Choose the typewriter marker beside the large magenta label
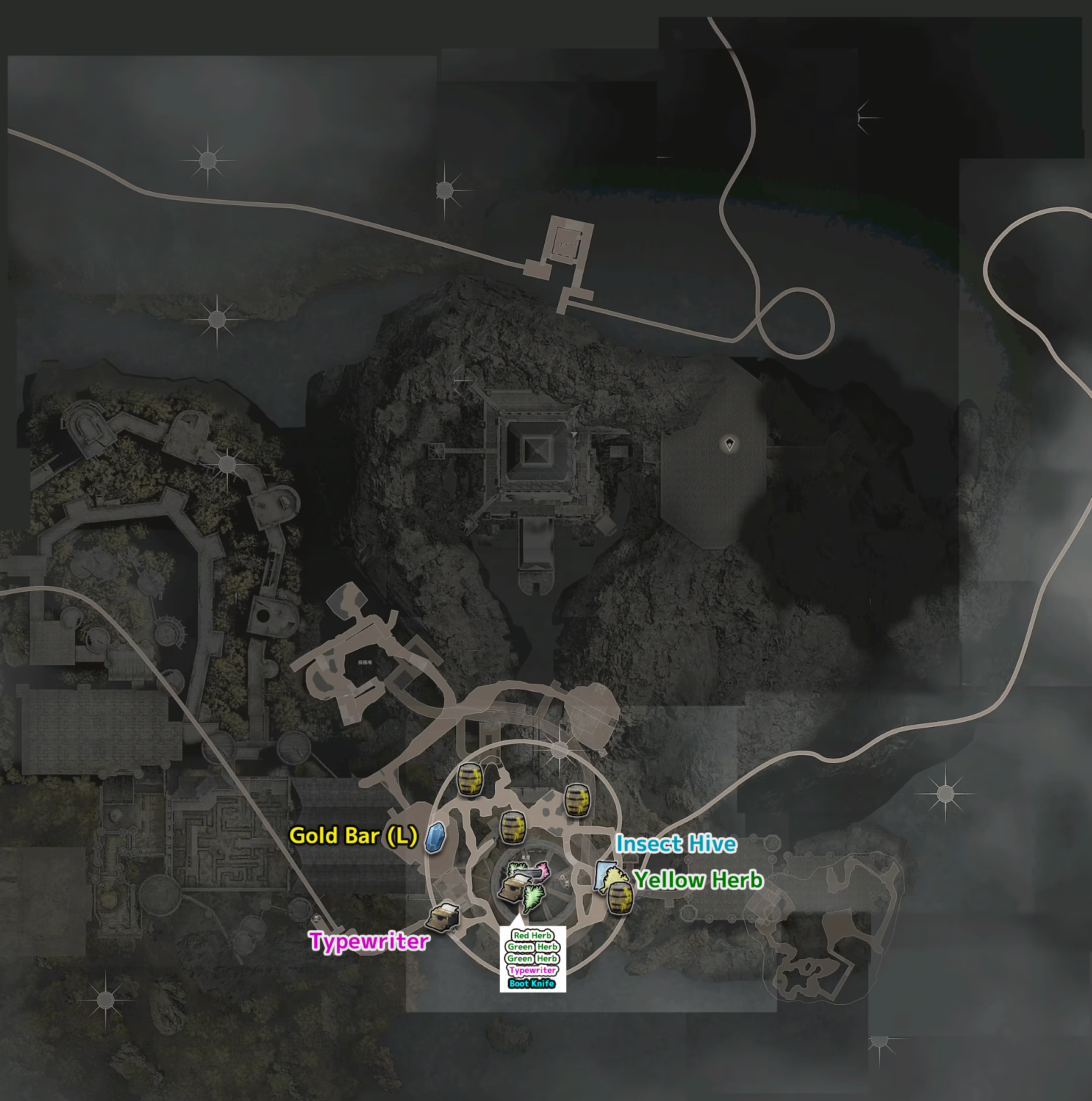The height and width of the screenshot is (1101, 1092). [x=443, y=919]
